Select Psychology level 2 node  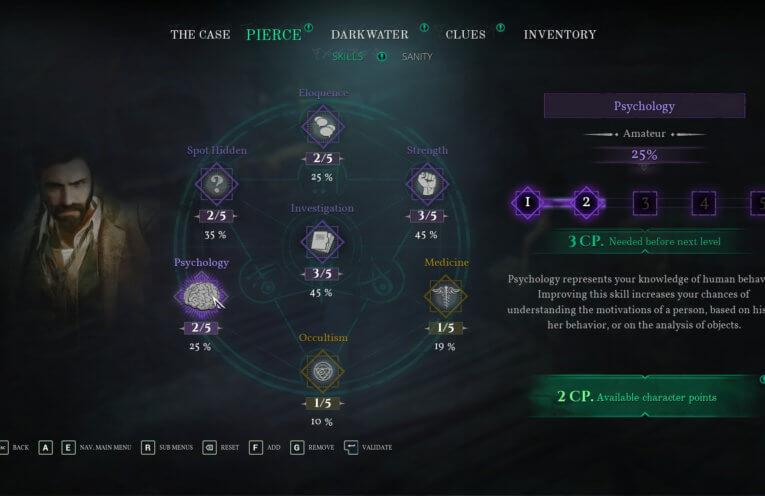pos(587,203)
